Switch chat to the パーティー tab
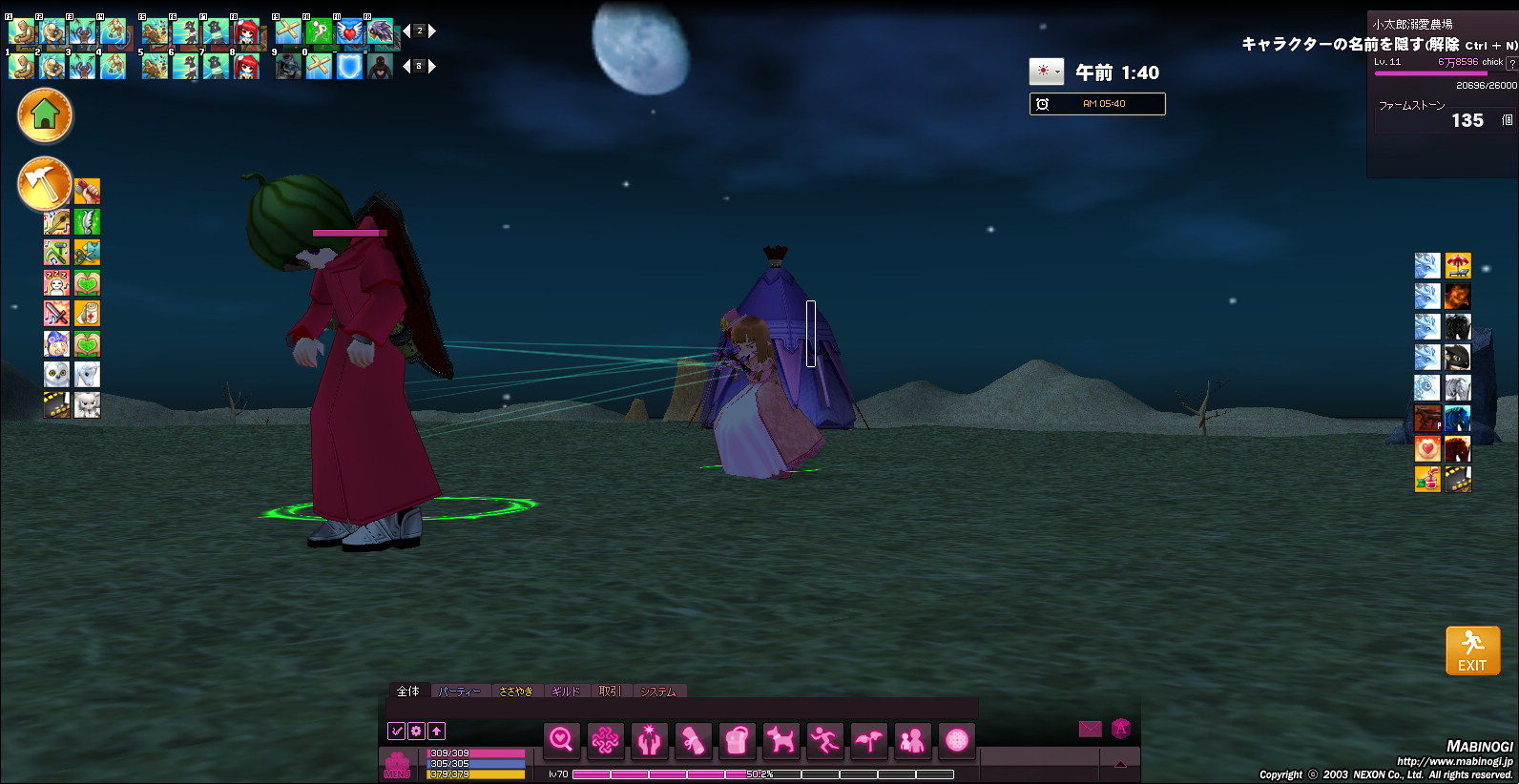 click(x=460, y=691)
